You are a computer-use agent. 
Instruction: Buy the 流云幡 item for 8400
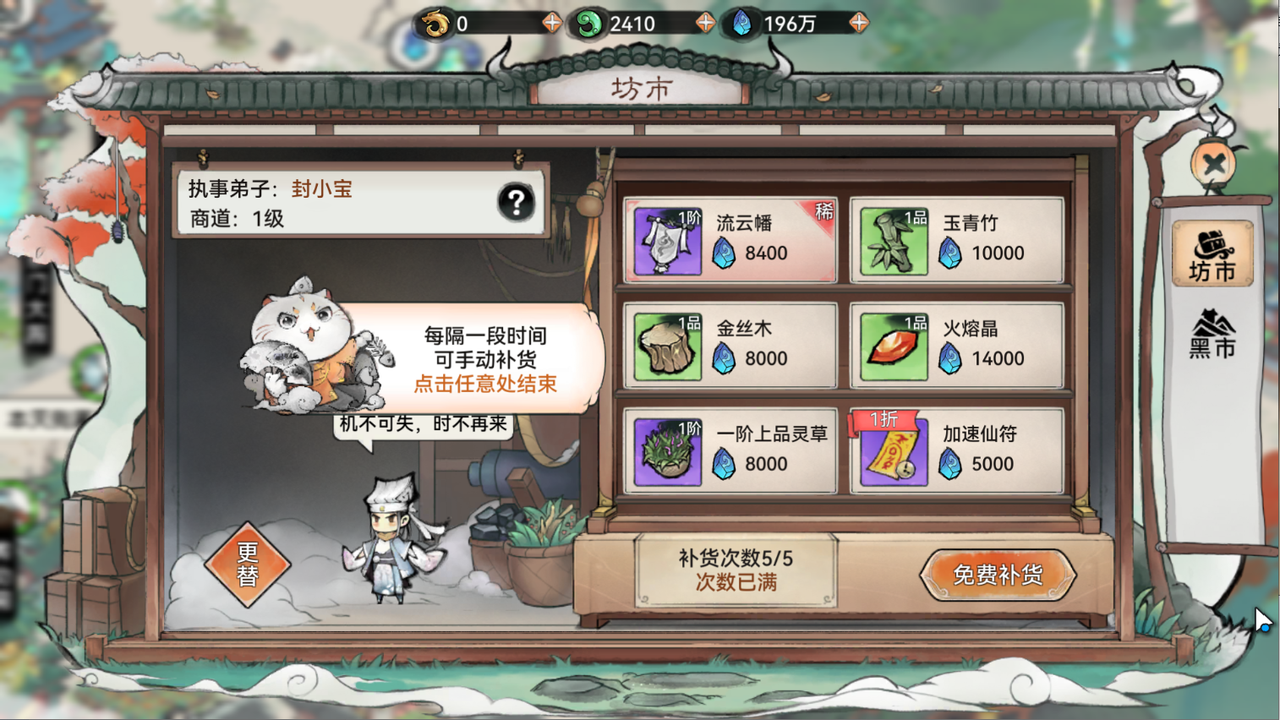pyautogui.click(x=730, y=239)
